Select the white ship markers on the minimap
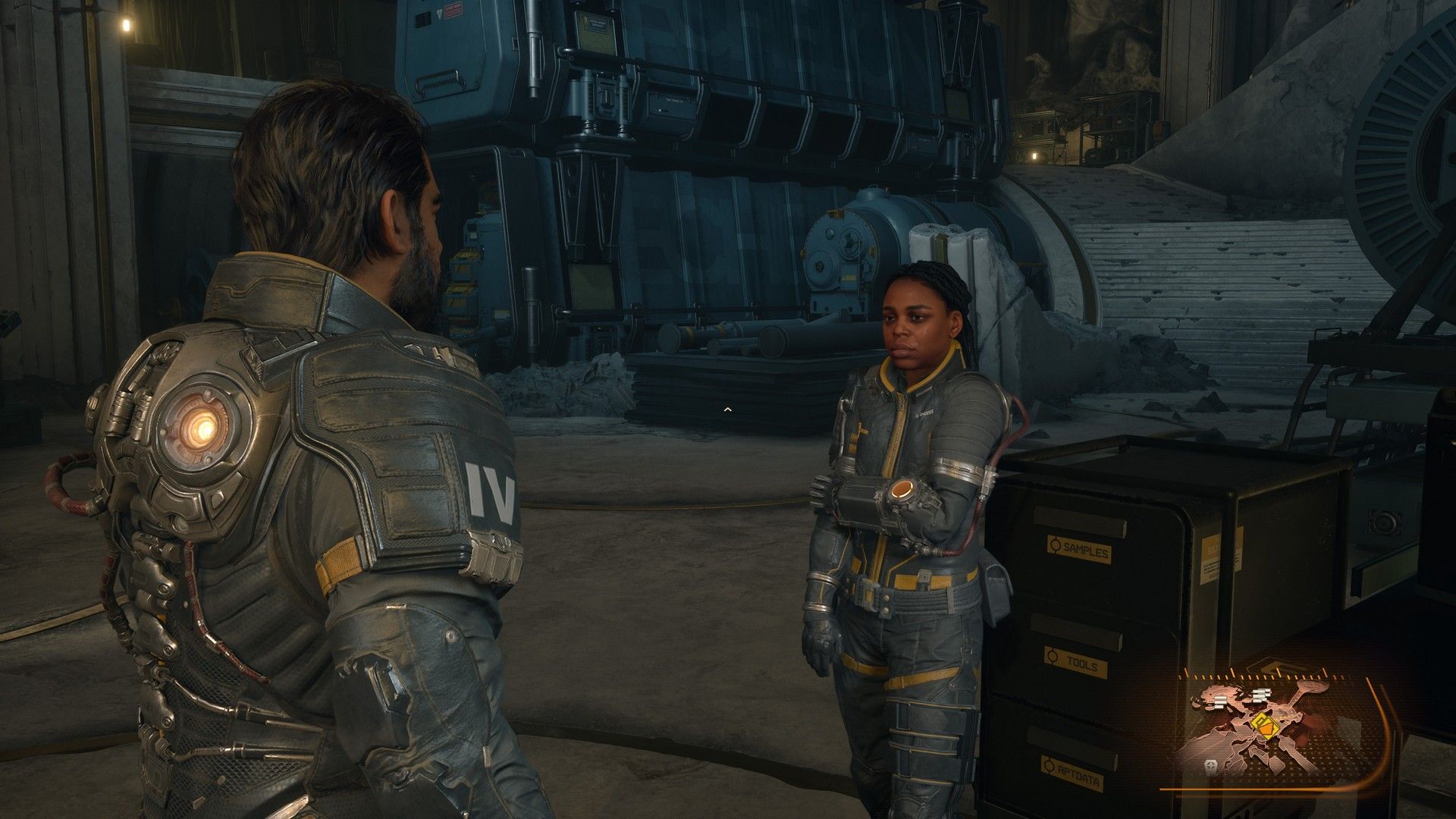 click(1260, 695)
